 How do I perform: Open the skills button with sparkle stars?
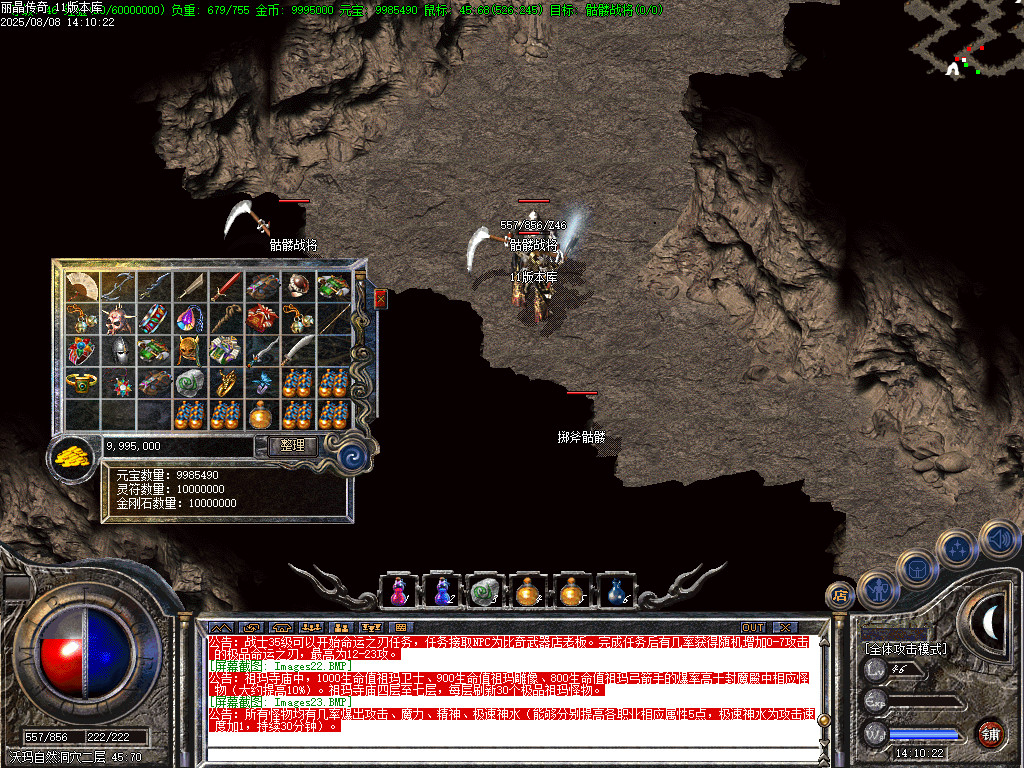(957, 548)
